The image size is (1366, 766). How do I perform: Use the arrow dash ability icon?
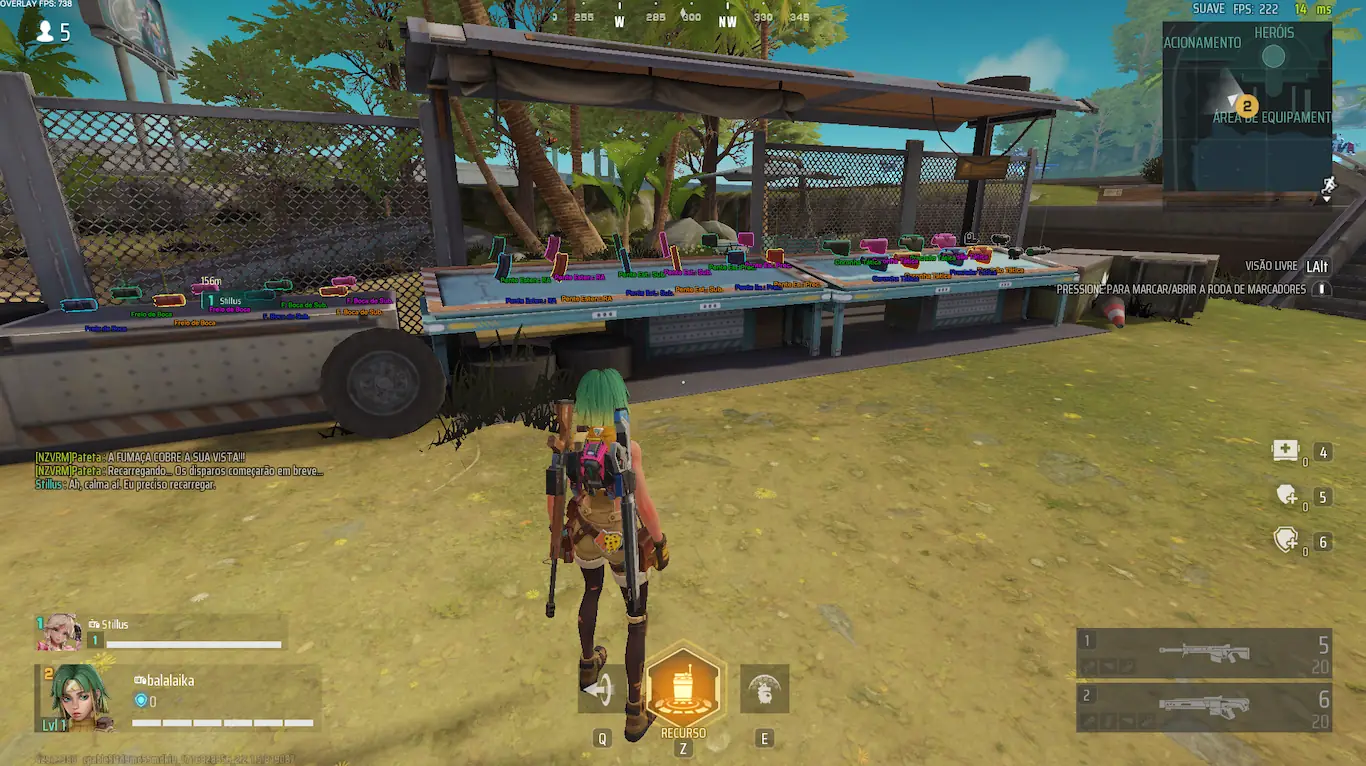click(x=598, y=689)
